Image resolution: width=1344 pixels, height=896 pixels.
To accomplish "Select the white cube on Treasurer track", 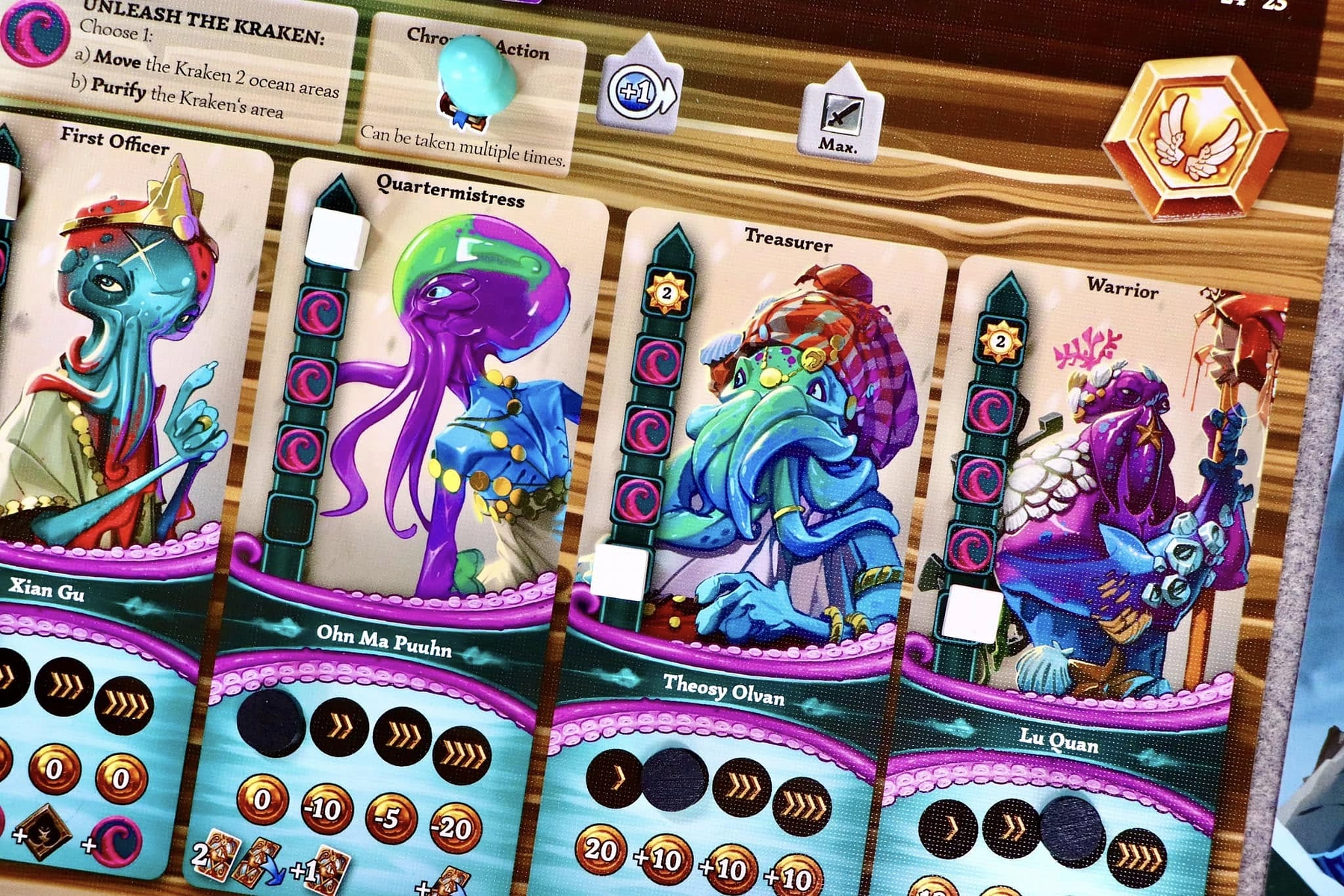I will pyautogui.click(x=619, y=572).
